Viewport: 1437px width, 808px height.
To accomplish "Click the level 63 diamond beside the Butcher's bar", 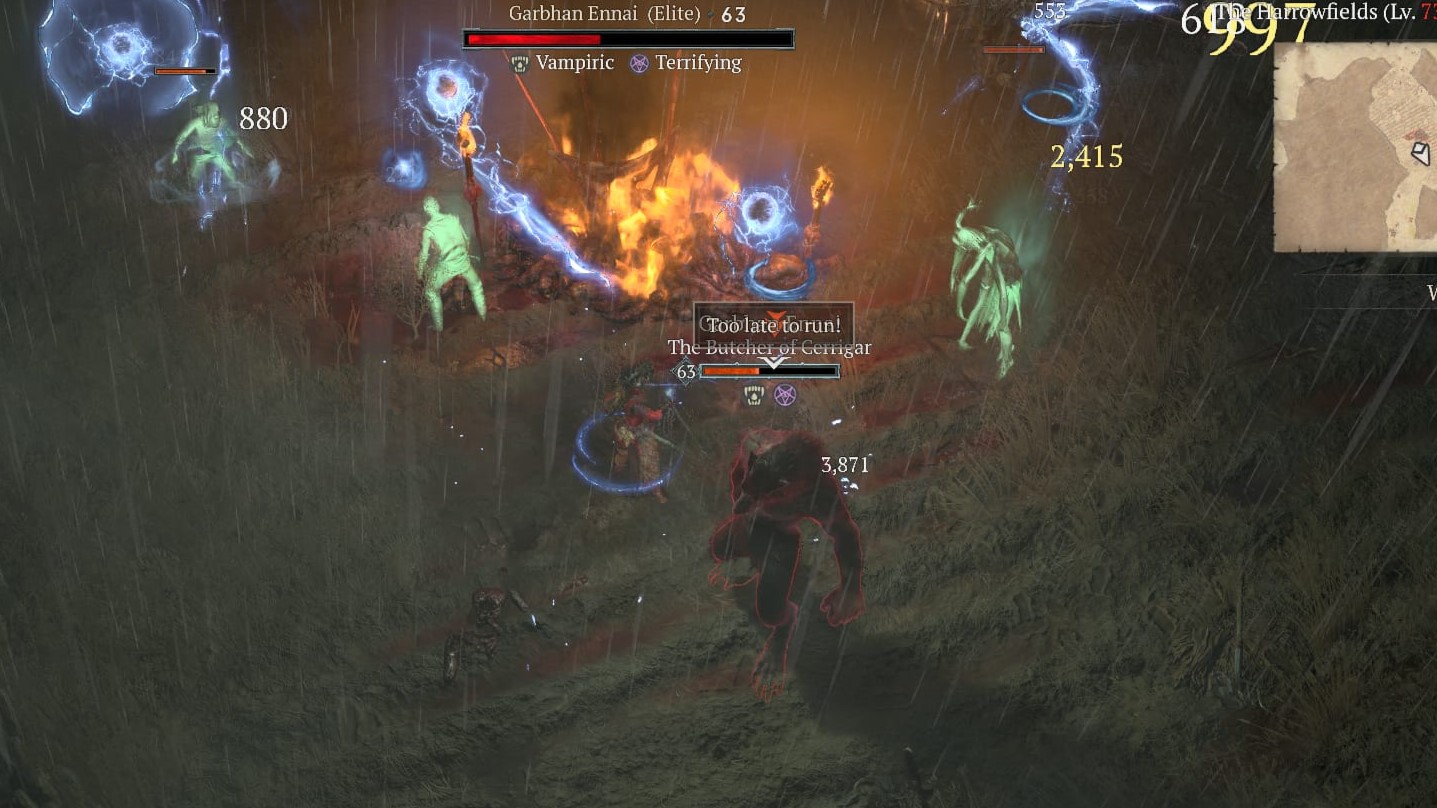I will pyautogui.click(x=685, y=371).
